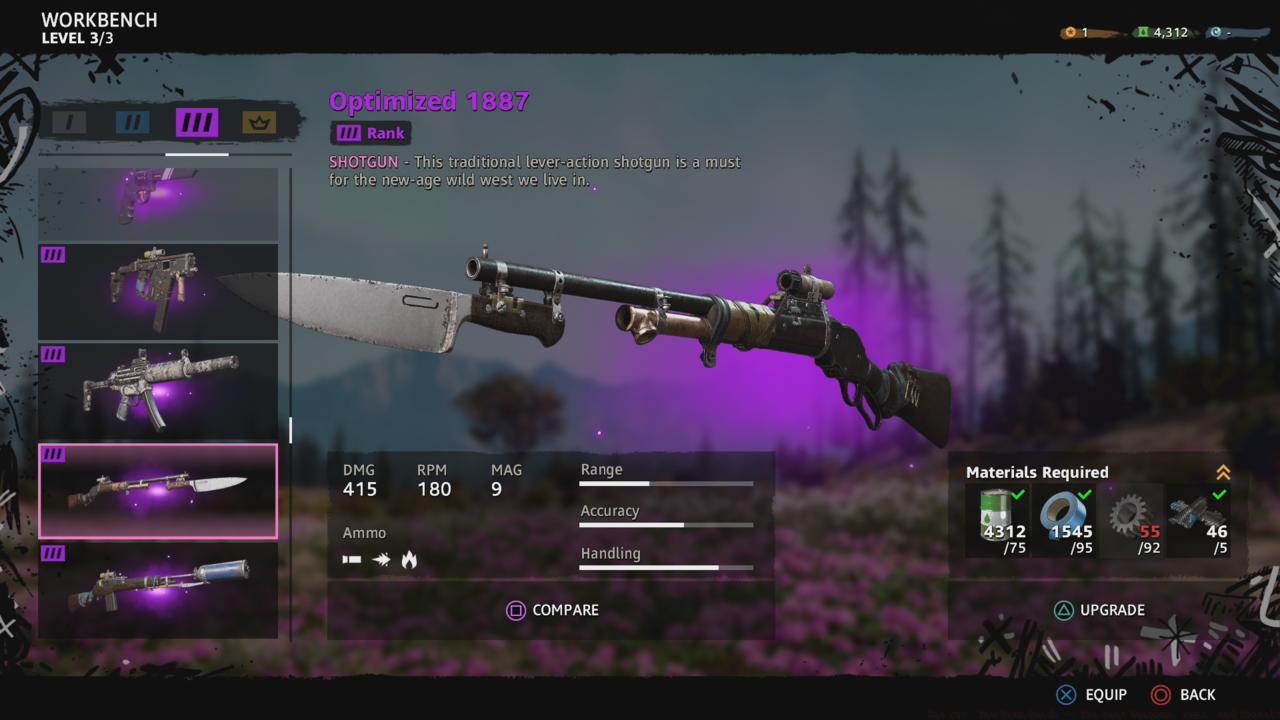Open the crown premium weapons tab

coord(257,122)
